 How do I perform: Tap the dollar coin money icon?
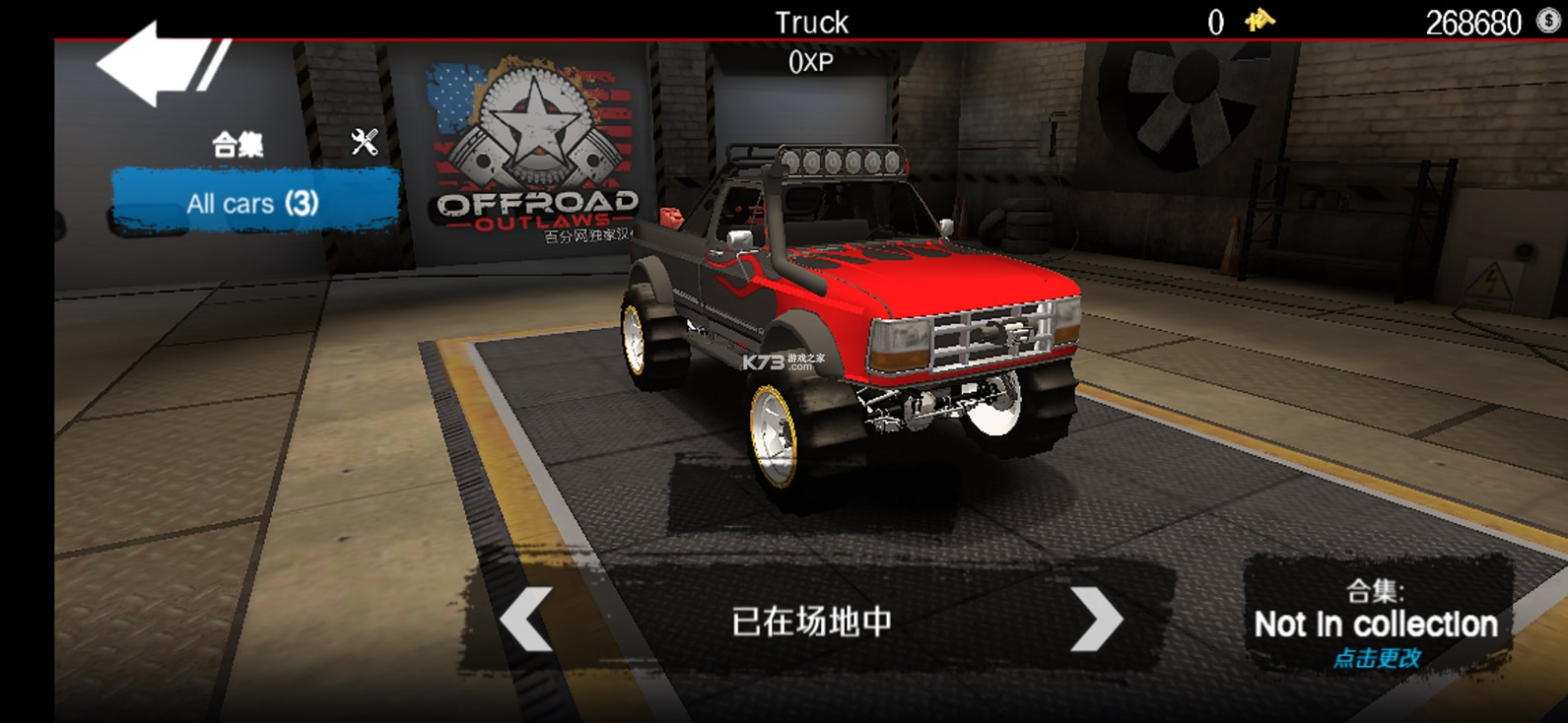(1549, 21)
